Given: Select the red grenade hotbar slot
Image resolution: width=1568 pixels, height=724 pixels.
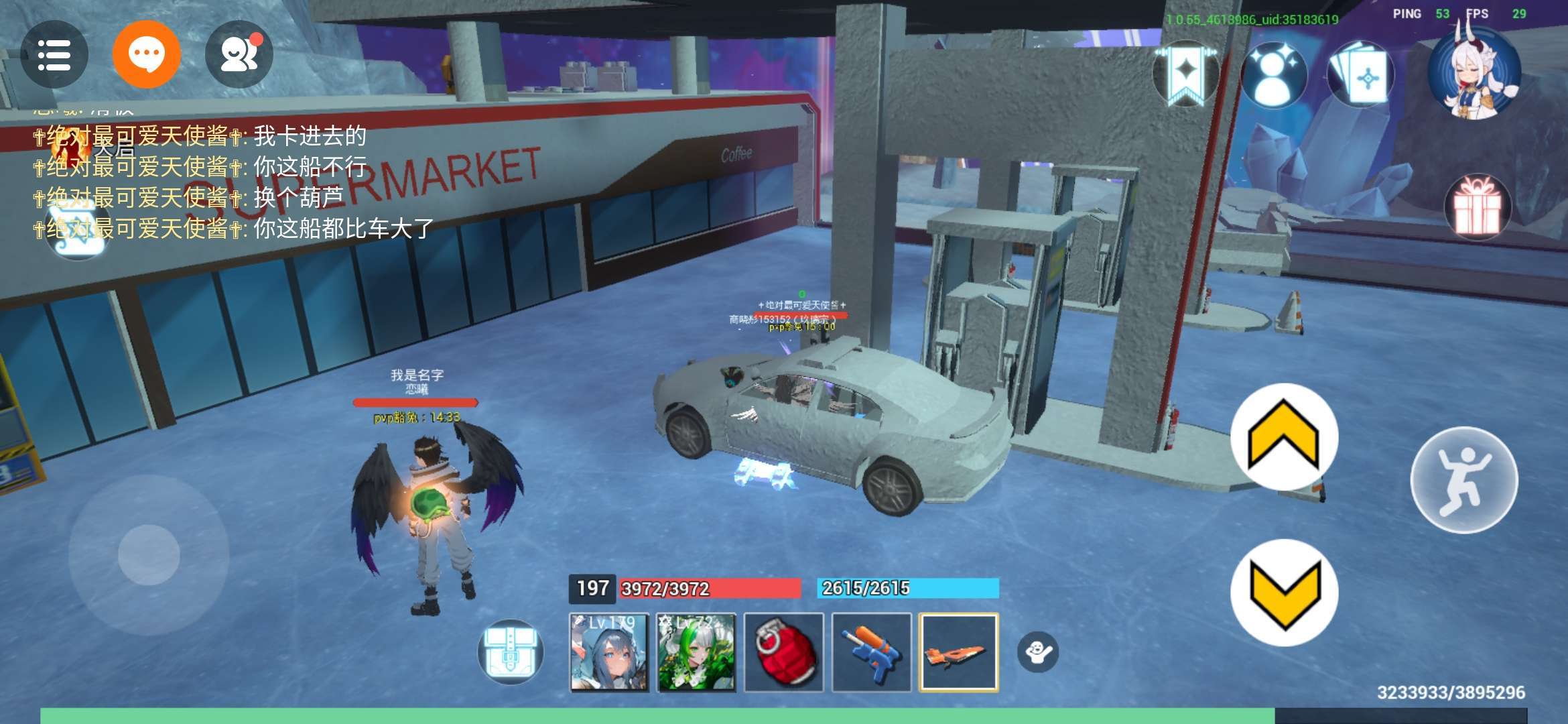Looking at the screenshot, I should tap(784, 652).
